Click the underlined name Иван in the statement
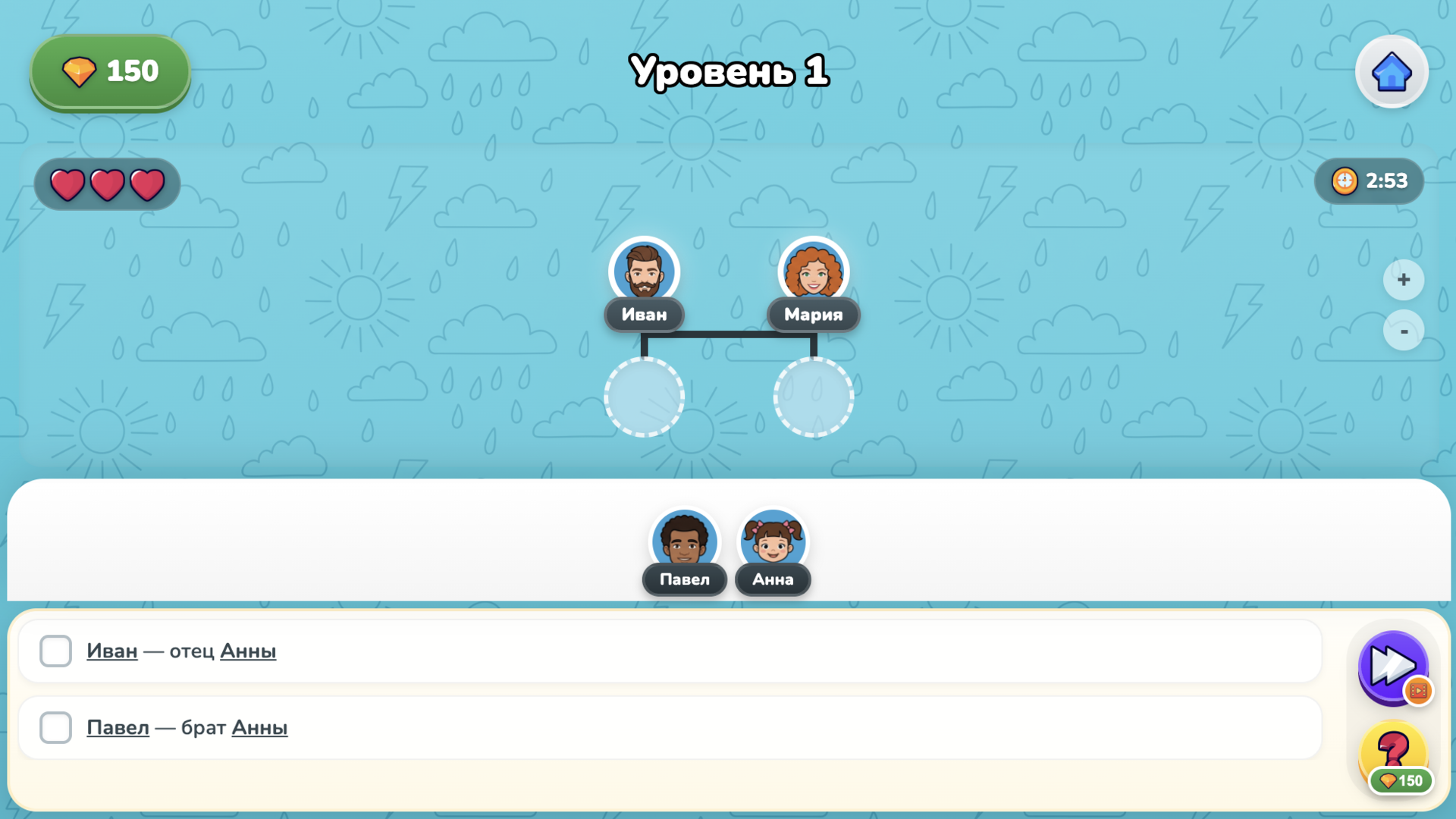The width and height of the screenshot is (1456, 819). click(111, 651)
